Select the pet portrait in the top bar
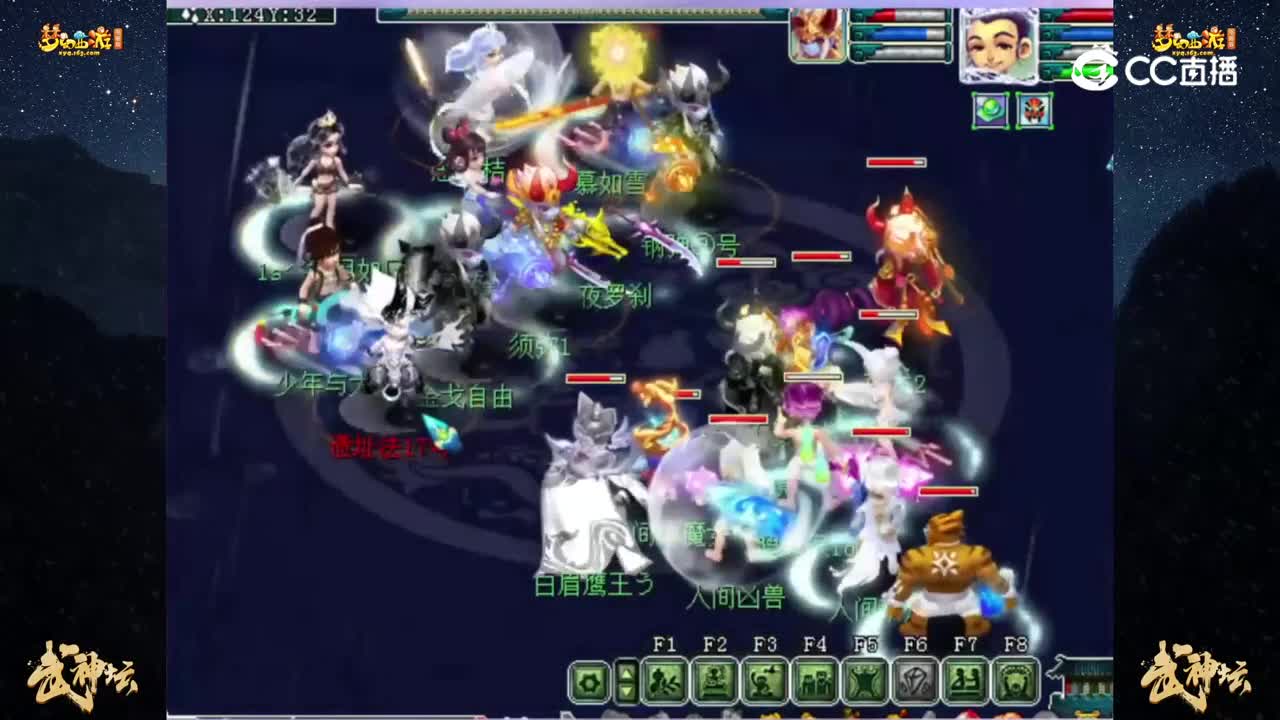Viewport: 1280px width, 720px height. tap(816, 34)
